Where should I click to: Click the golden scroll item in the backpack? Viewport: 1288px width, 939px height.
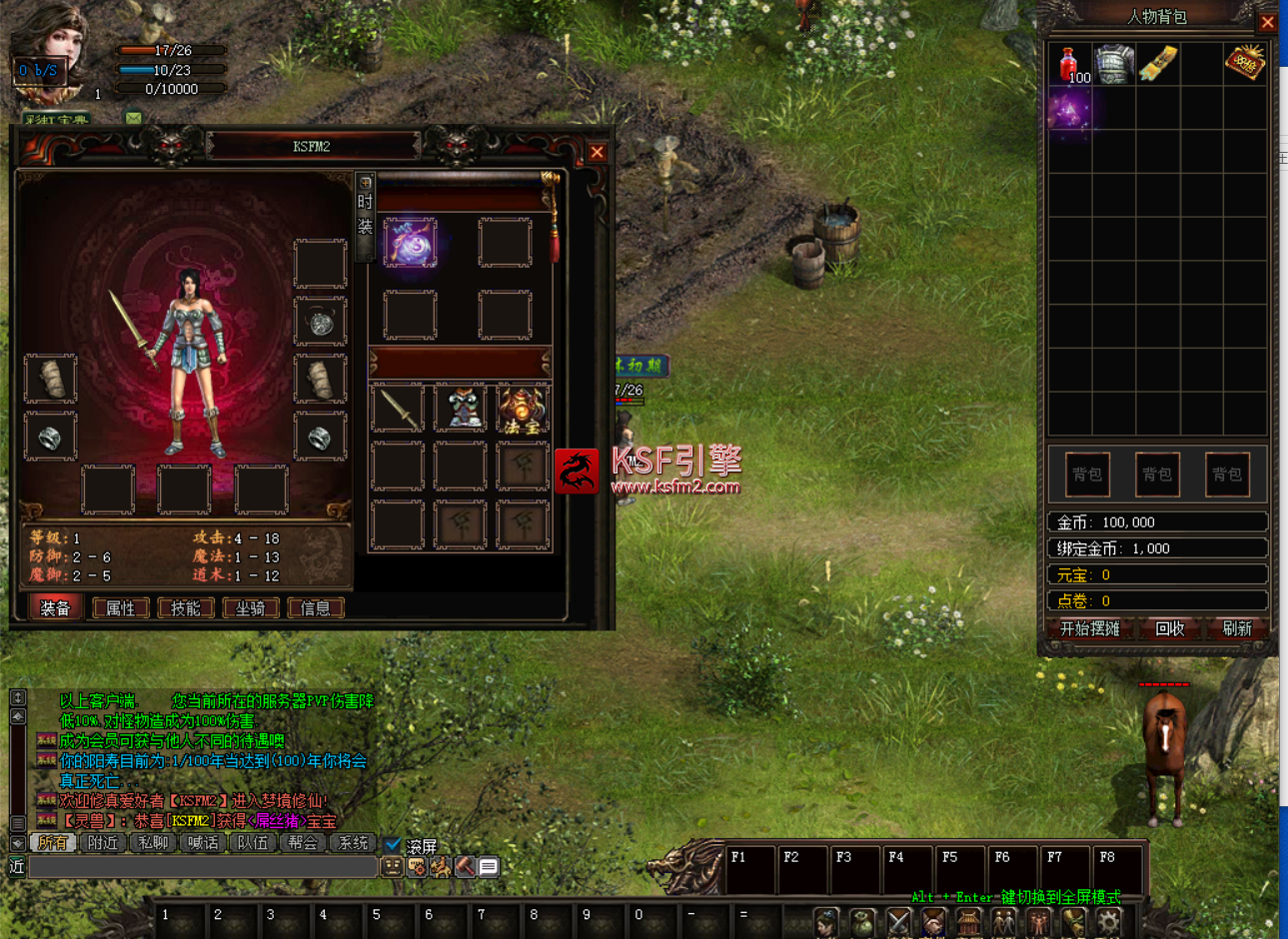click(1157, 64)
